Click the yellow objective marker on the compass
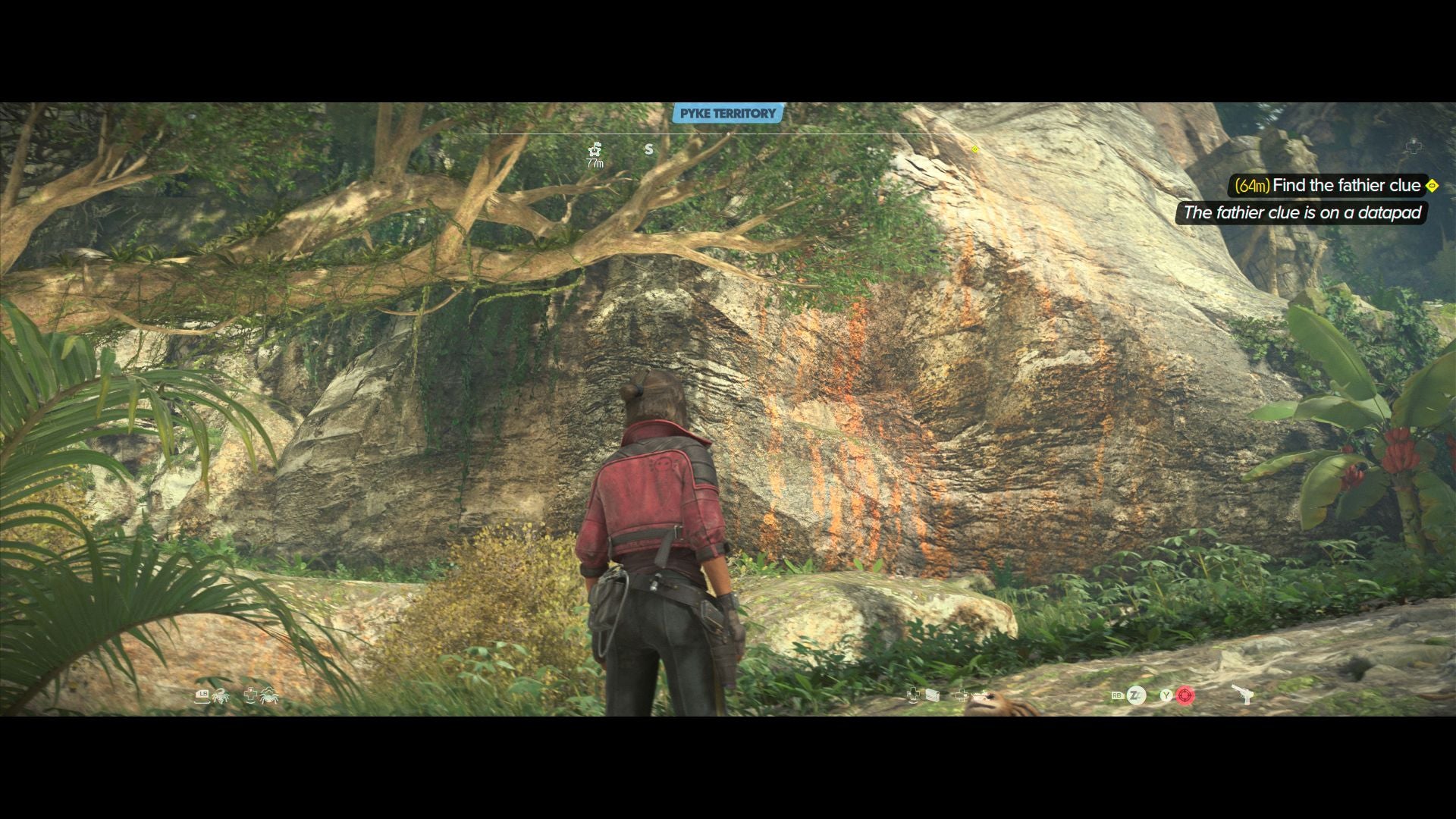The width and height of the screenshot is (1456, 819). 975,149
